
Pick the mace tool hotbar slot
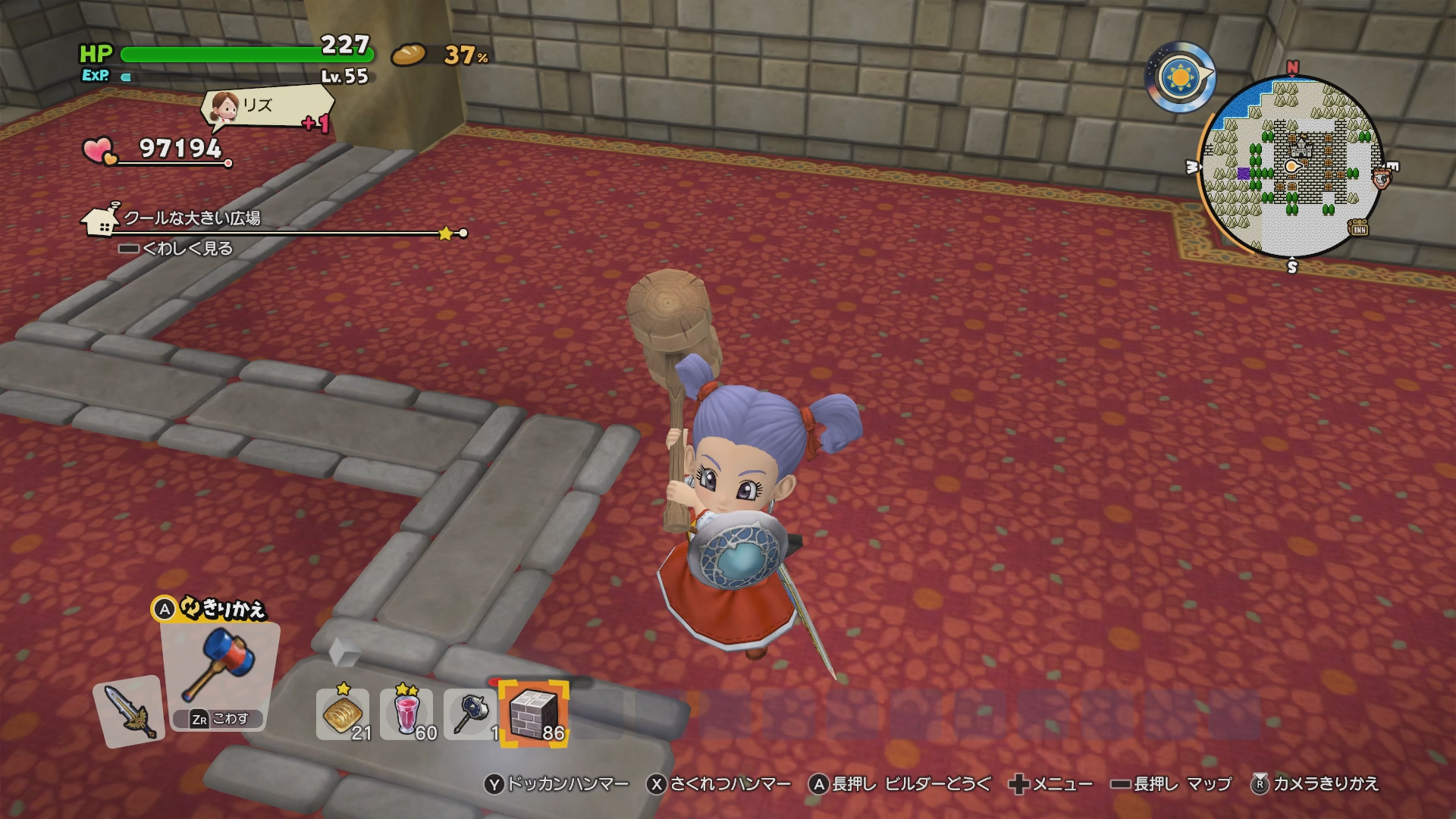(x=470, y=714)
